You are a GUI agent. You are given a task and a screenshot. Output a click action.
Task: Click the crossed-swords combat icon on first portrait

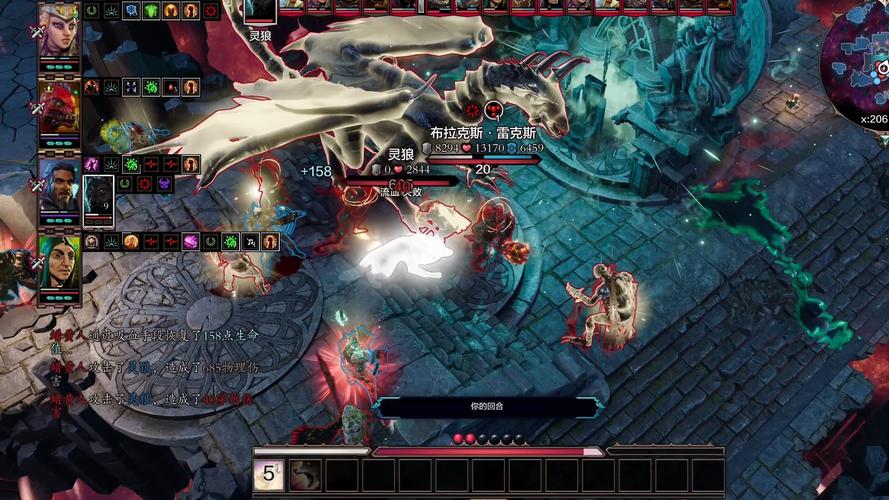(38, 31)
